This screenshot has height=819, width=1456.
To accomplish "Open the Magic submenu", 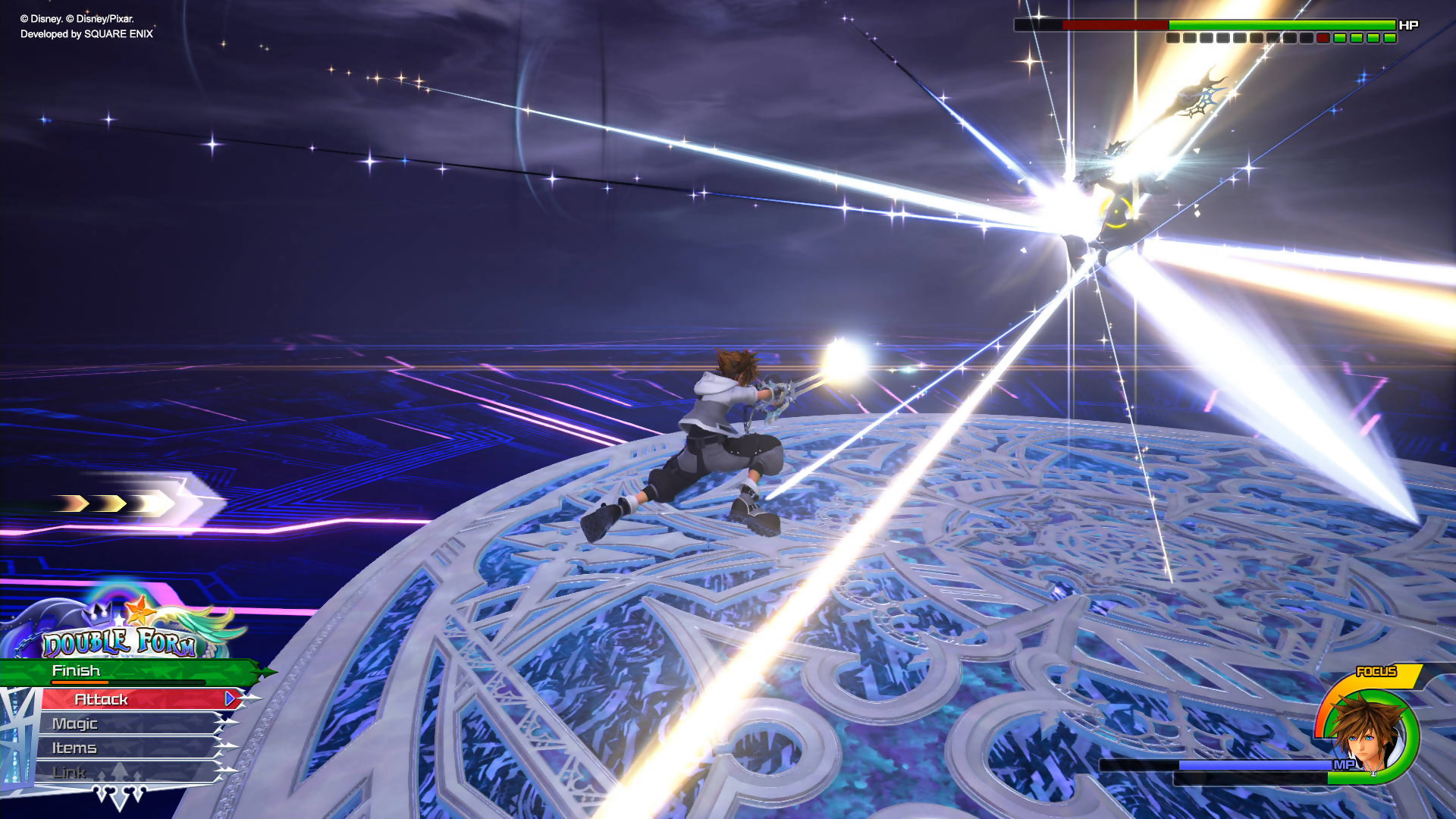I will point(74,723).
